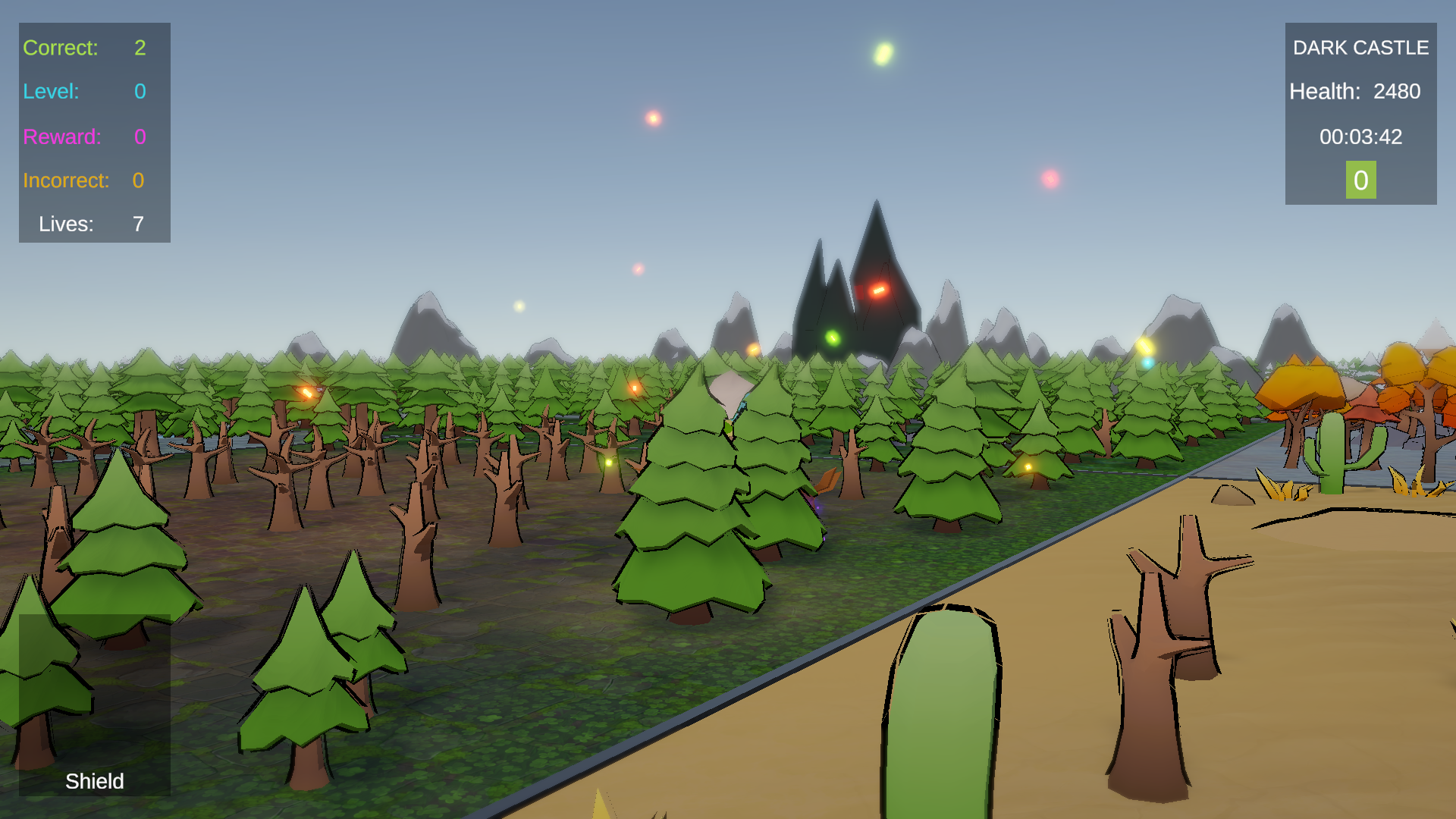This screenshot has width=1456, height=819.
Task: Click the 00:03:42 countdown timer
Action: [1362, 137]
